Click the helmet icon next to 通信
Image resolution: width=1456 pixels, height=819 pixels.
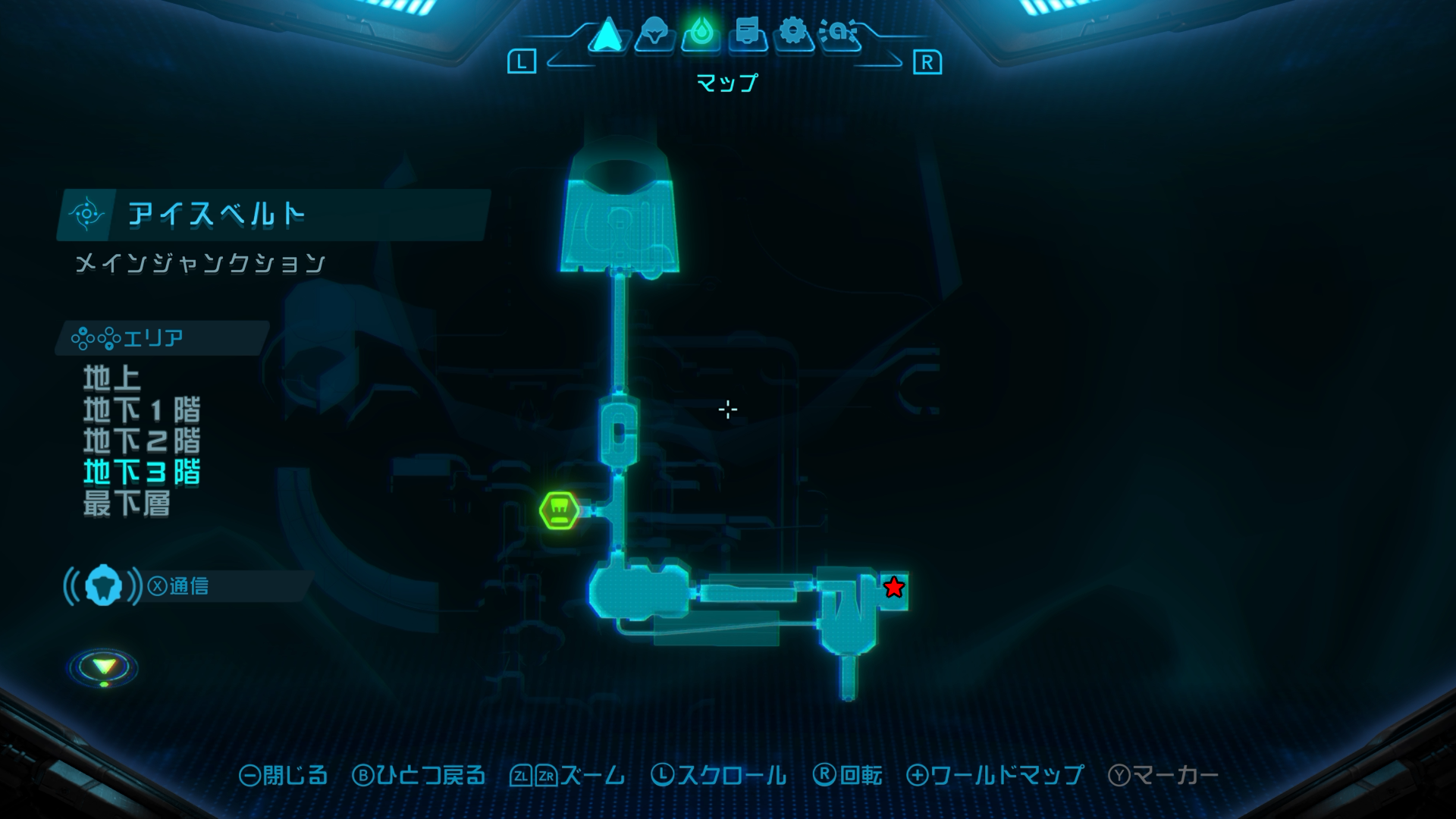[x=104, y=585]
